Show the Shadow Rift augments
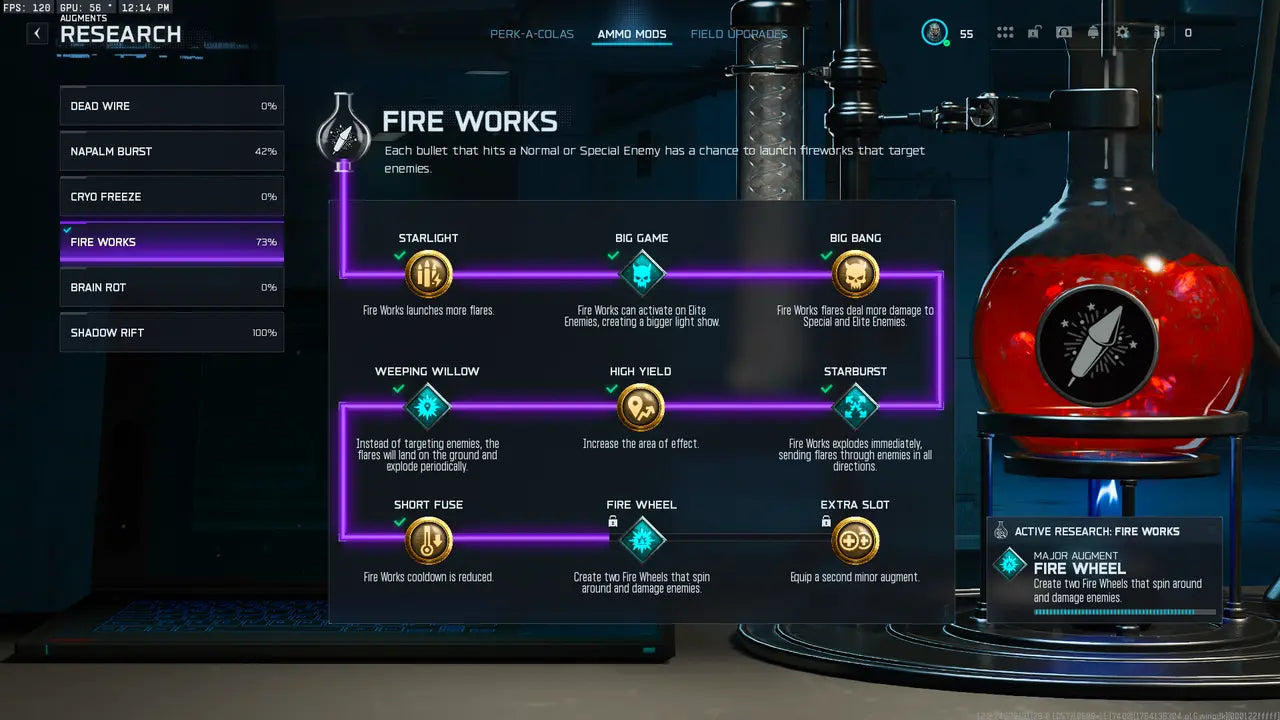Viewport: 1280px width, 720px height. click(171, 333)
